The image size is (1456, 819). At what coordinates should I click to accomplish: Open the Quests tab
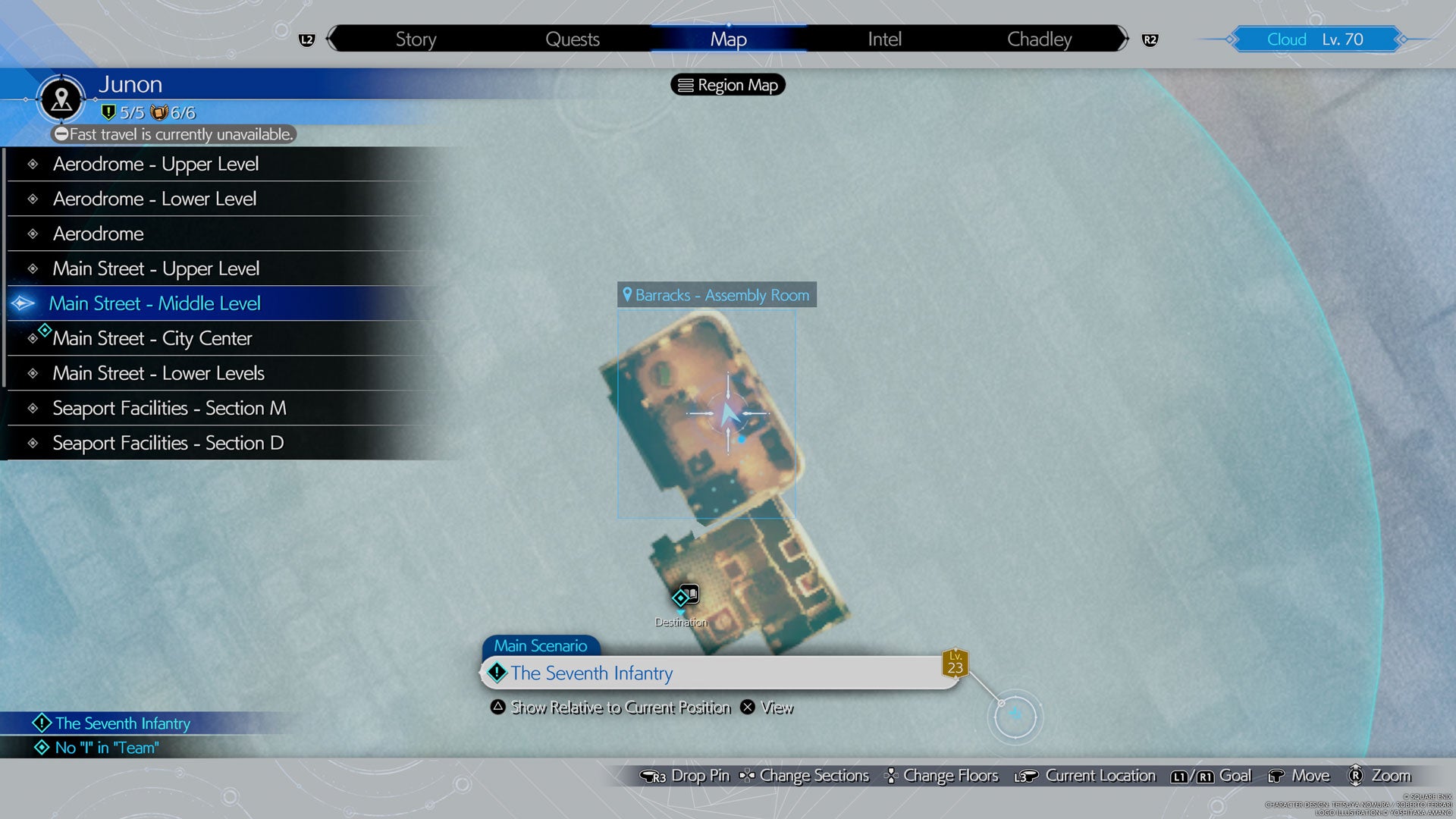point(573,39)
